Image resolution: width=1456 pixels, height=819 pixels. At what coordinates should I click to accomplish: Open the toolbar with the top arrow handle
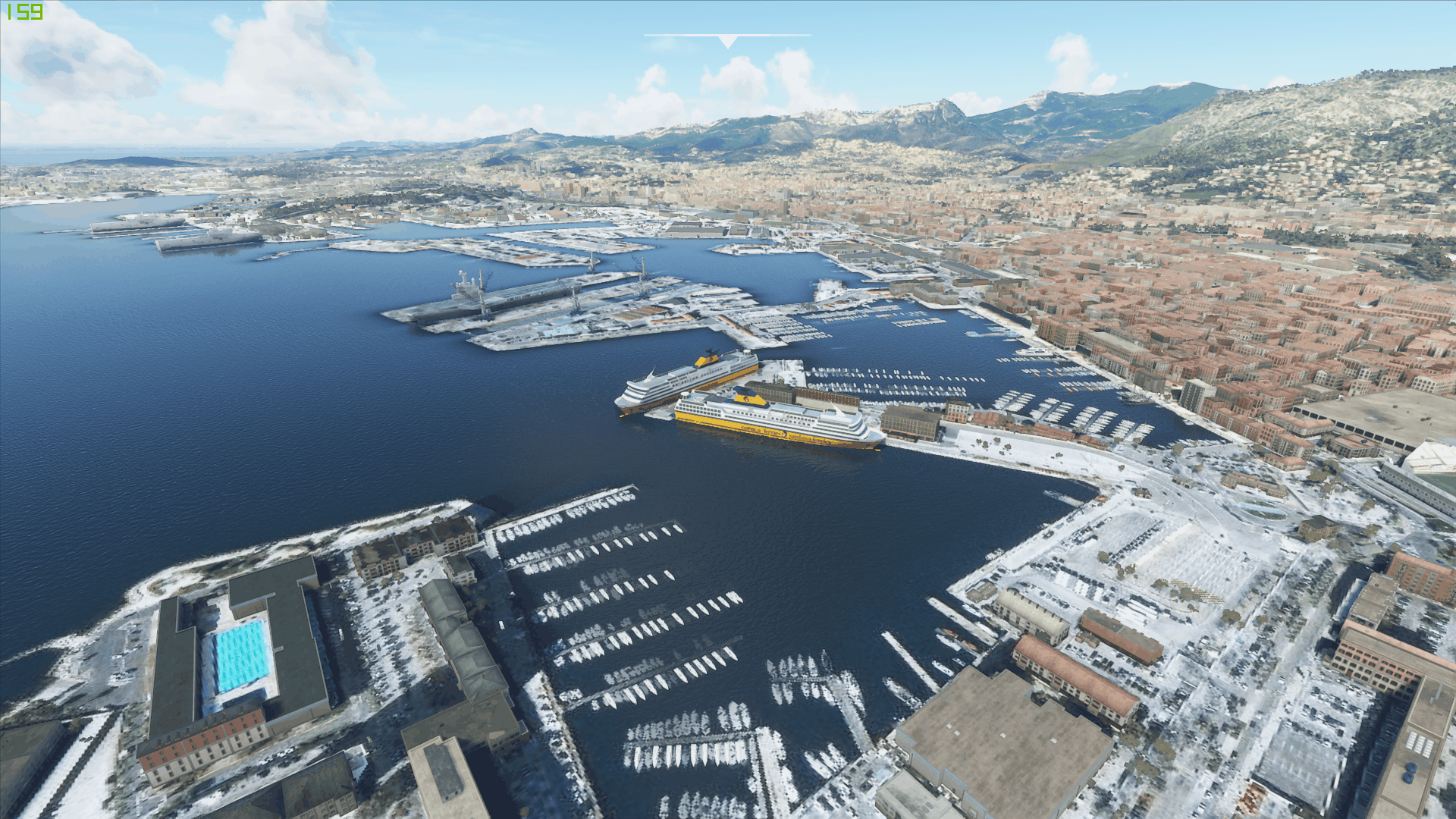tap(727, 41)
